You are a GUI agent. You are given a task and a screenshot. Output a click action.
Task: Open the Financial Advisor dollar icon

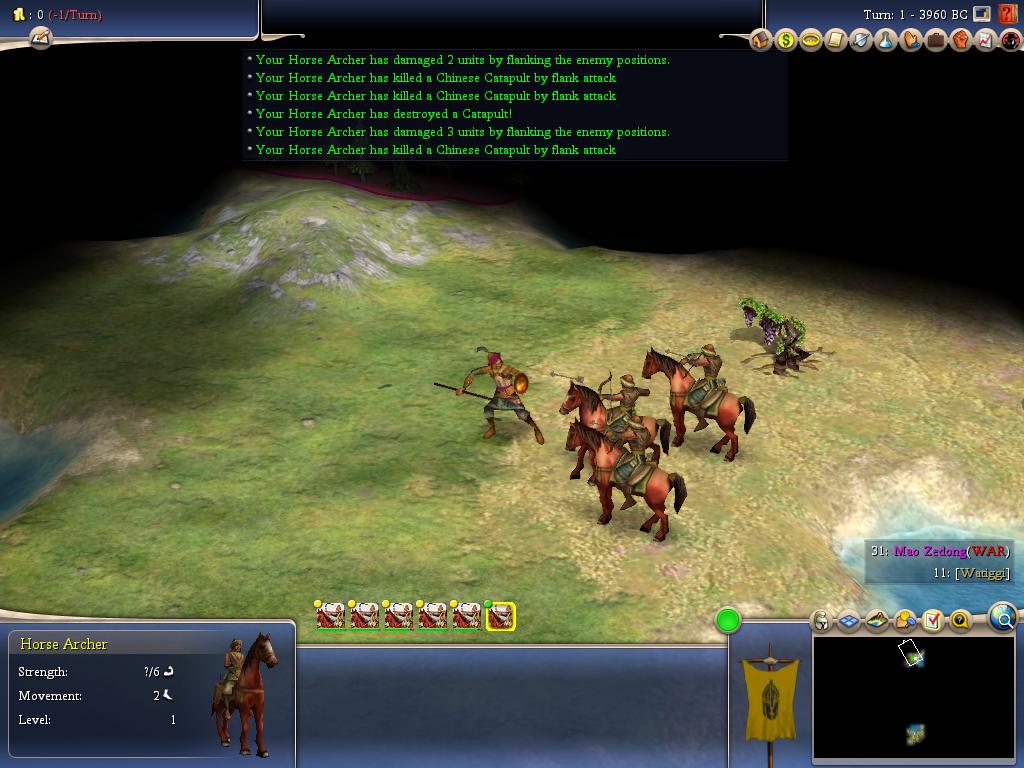pyautogui.click(x=786, y=40)
